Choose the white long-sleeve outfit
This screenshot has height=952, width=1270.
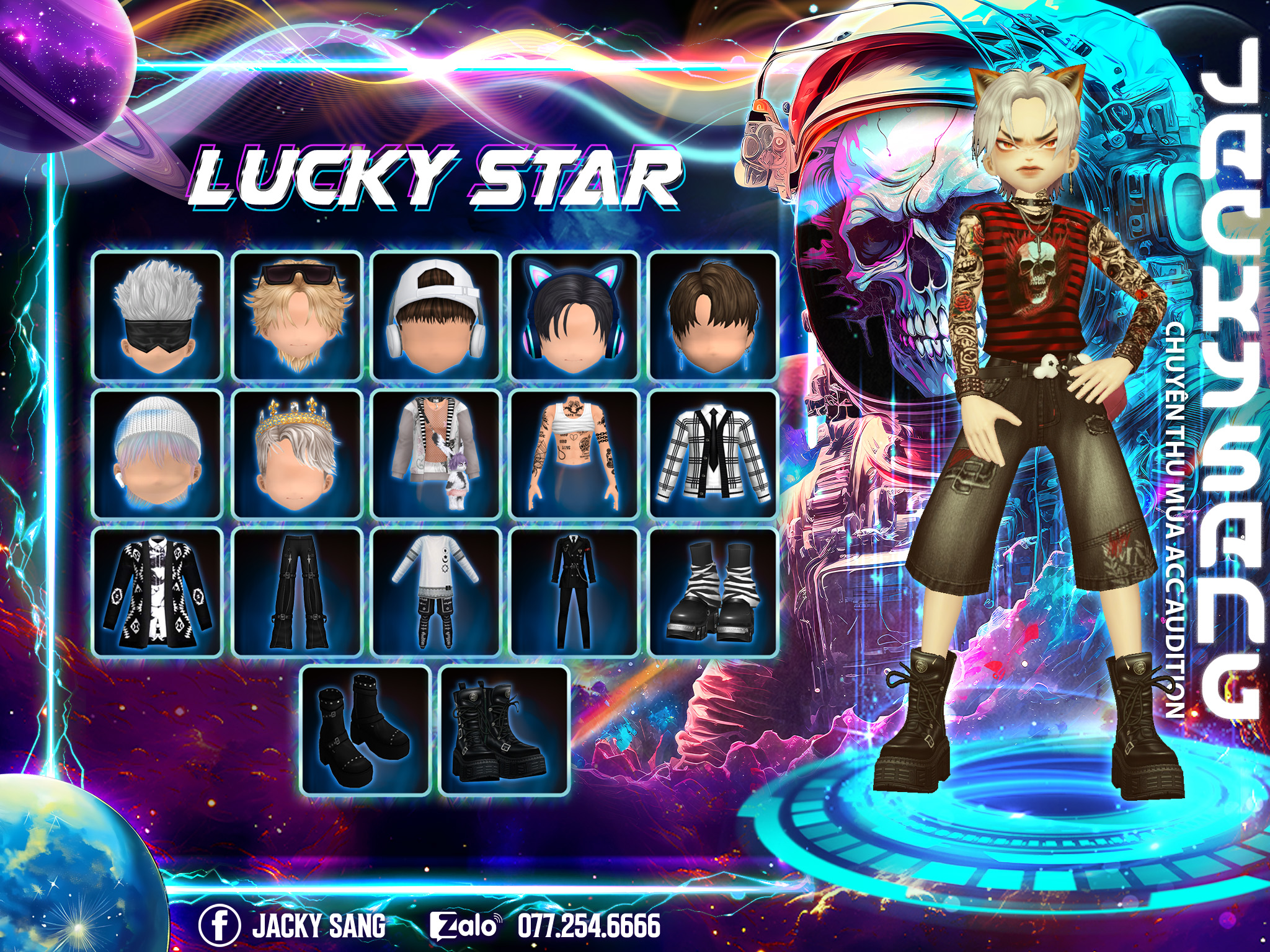(x=436, y=593)
